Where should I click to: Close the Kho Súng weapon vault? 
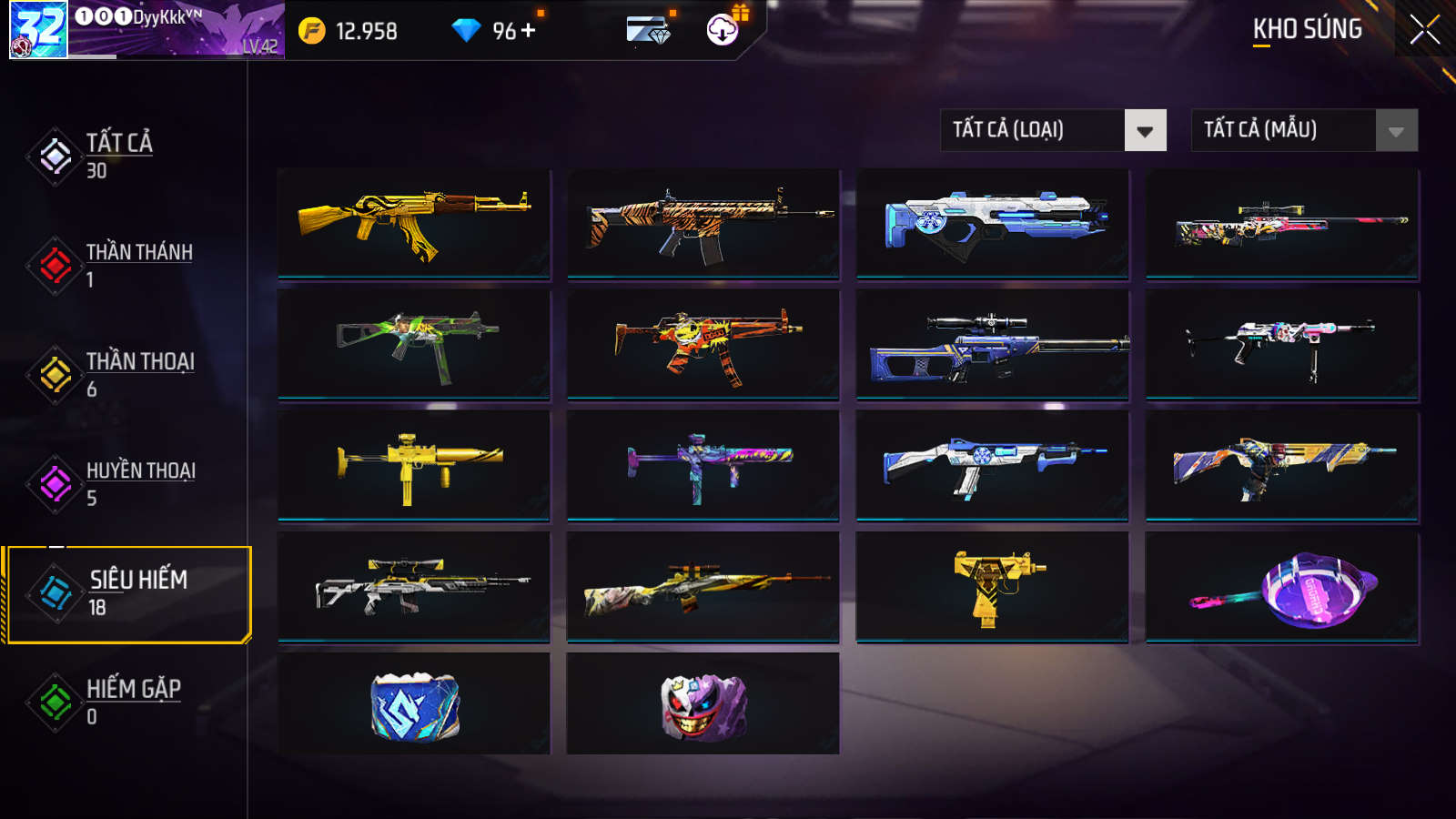(1424, 29)
